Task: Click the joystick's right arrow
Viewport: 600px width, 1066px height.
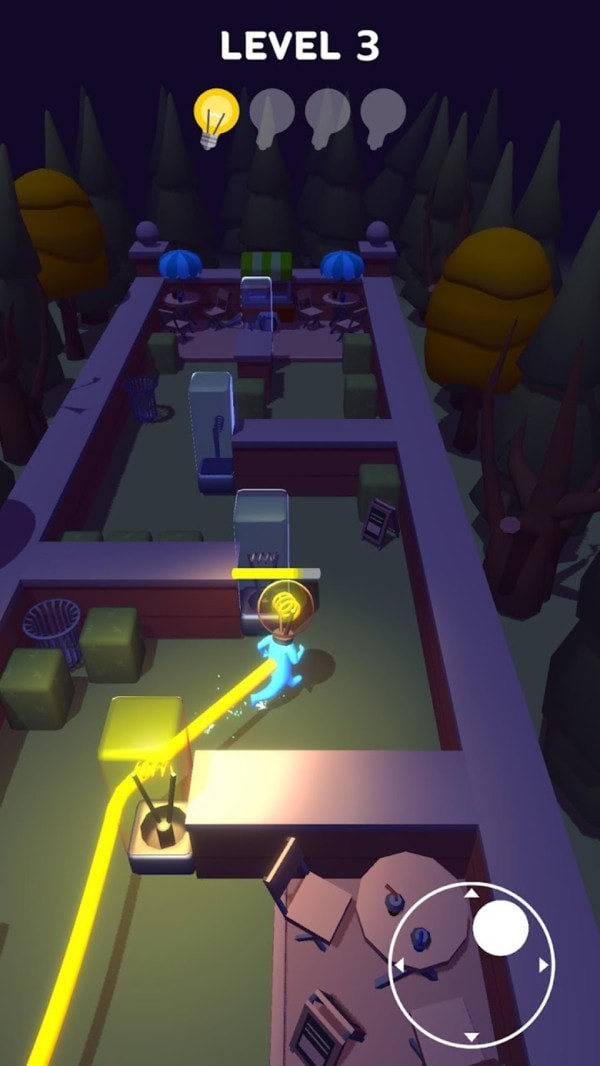Action: coord(545,965)
